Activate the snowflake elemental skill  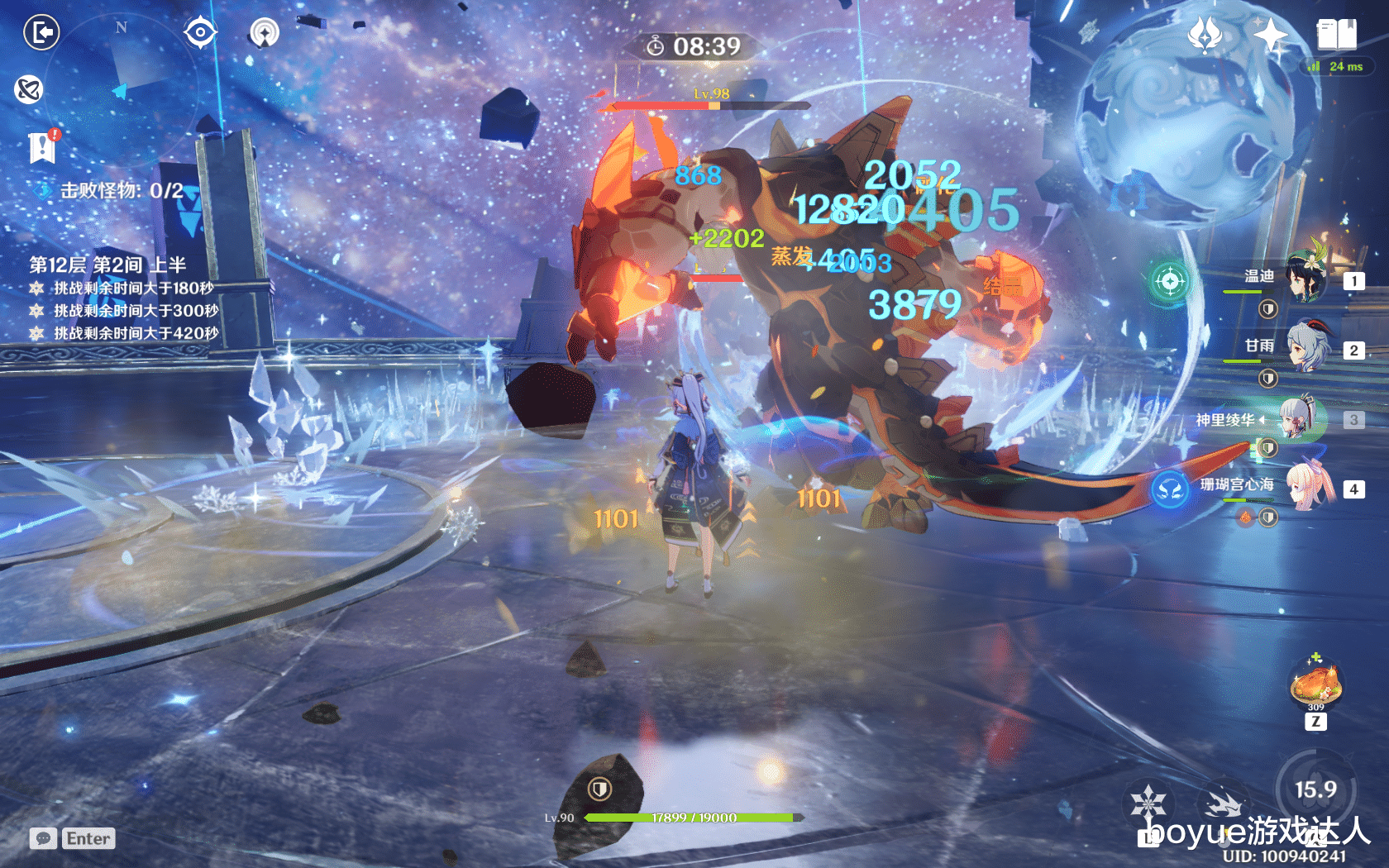[x=1148, y=802]
